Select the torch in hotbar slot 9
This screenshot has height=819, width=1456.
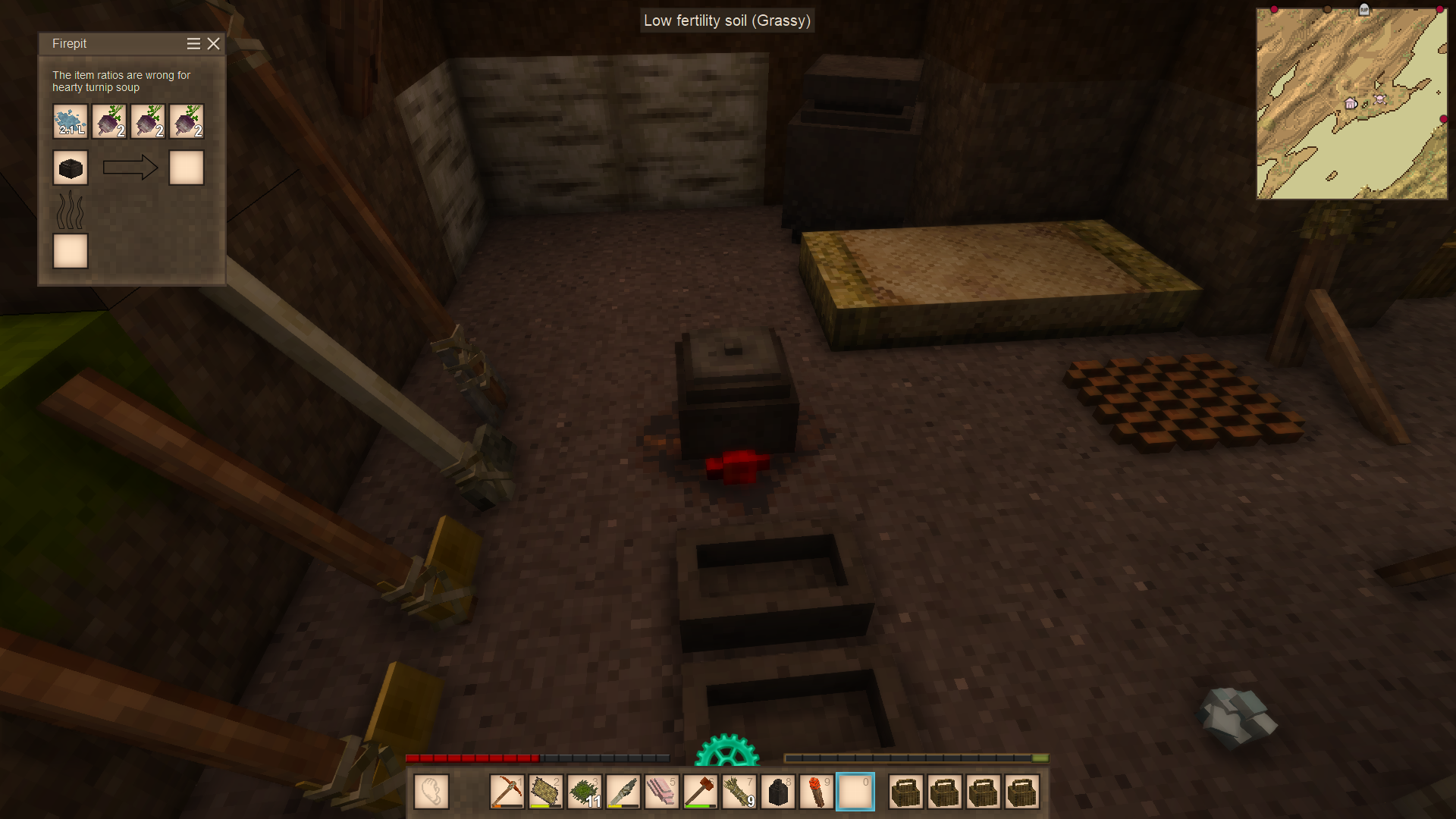click(816, 792)
